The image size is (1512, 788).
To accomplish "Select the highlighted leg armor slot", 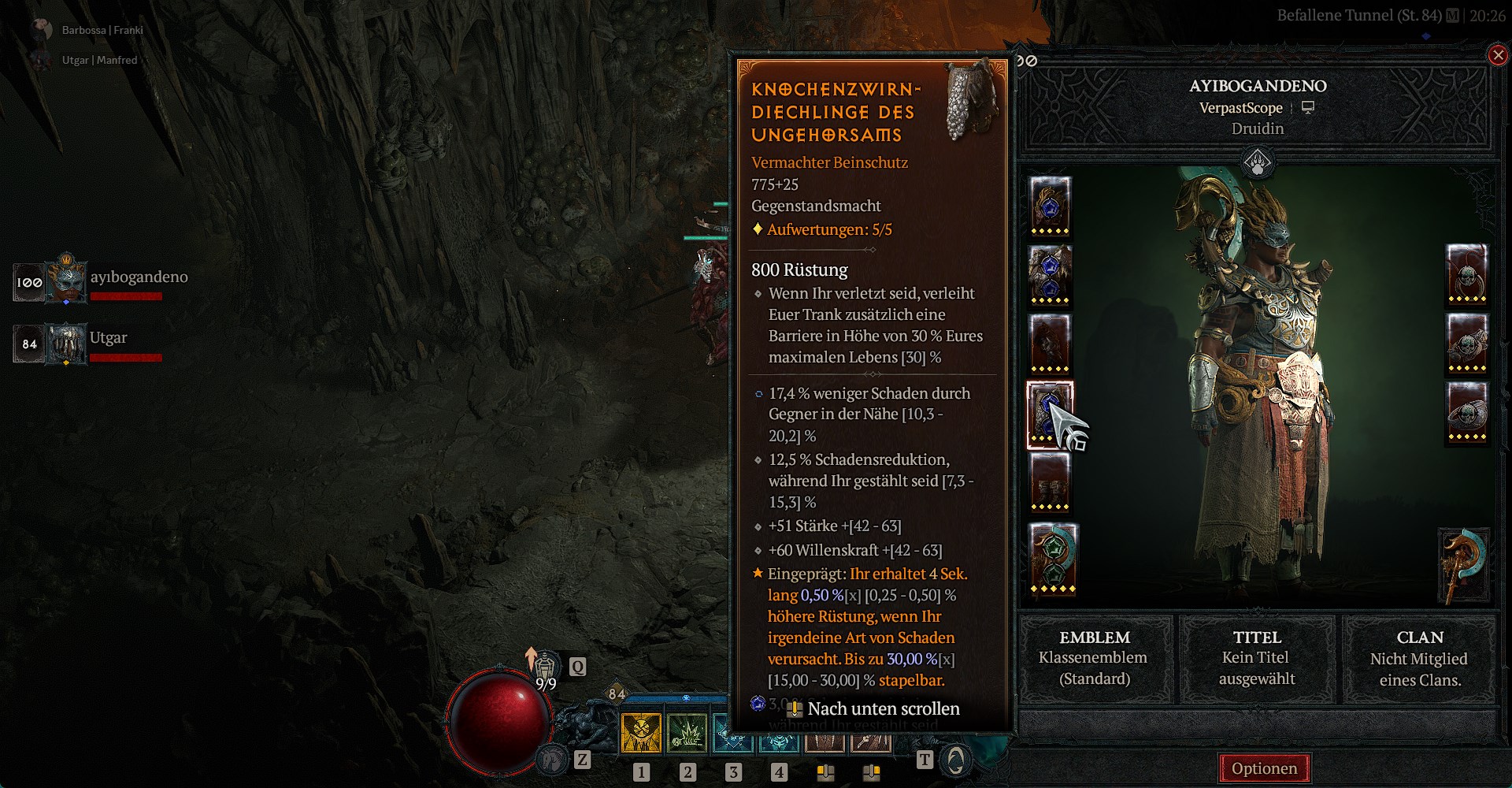I will [x=1050, y=414].
